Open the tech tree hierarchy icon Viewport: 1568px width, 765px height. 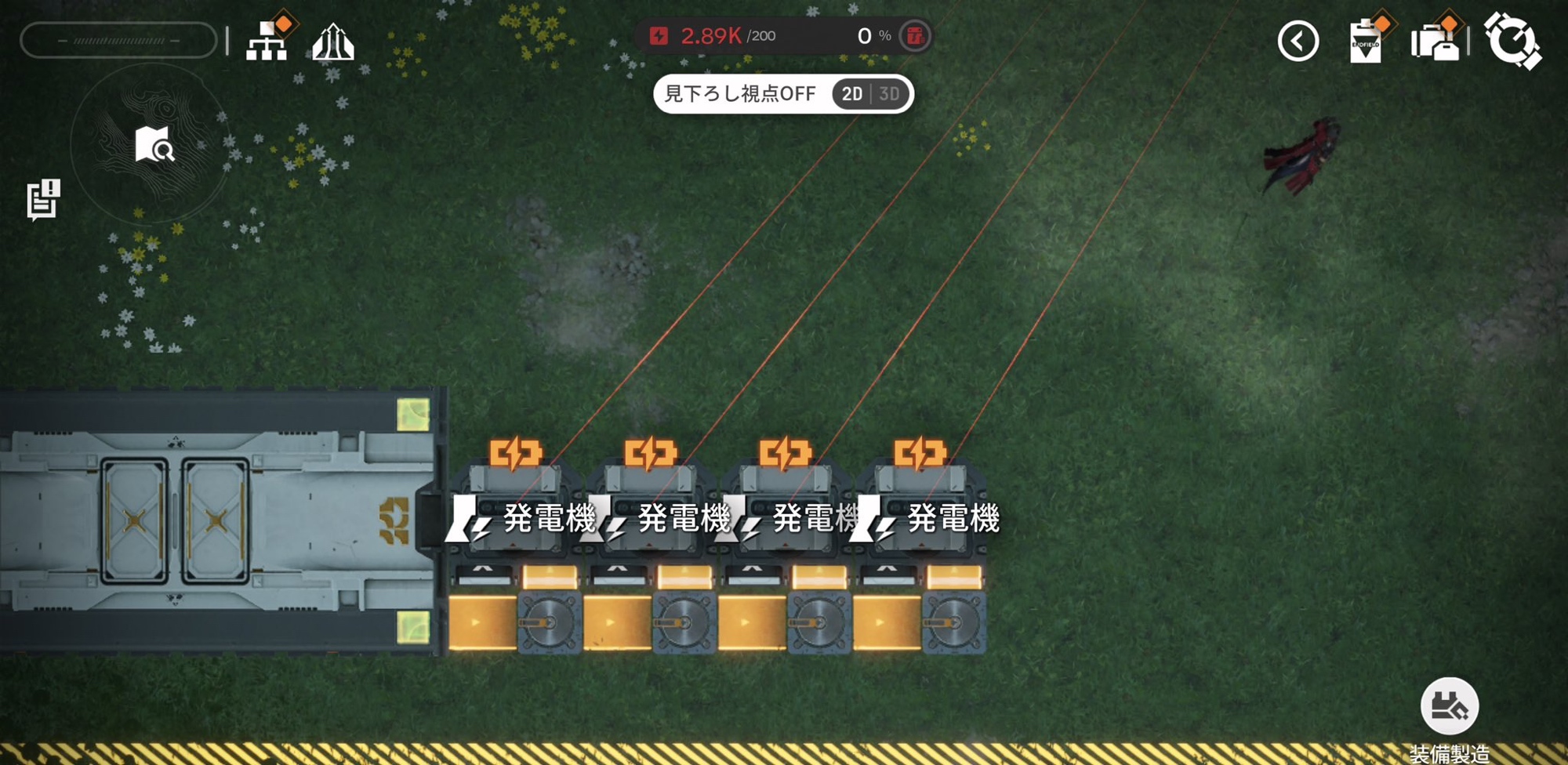coord(267,41)
